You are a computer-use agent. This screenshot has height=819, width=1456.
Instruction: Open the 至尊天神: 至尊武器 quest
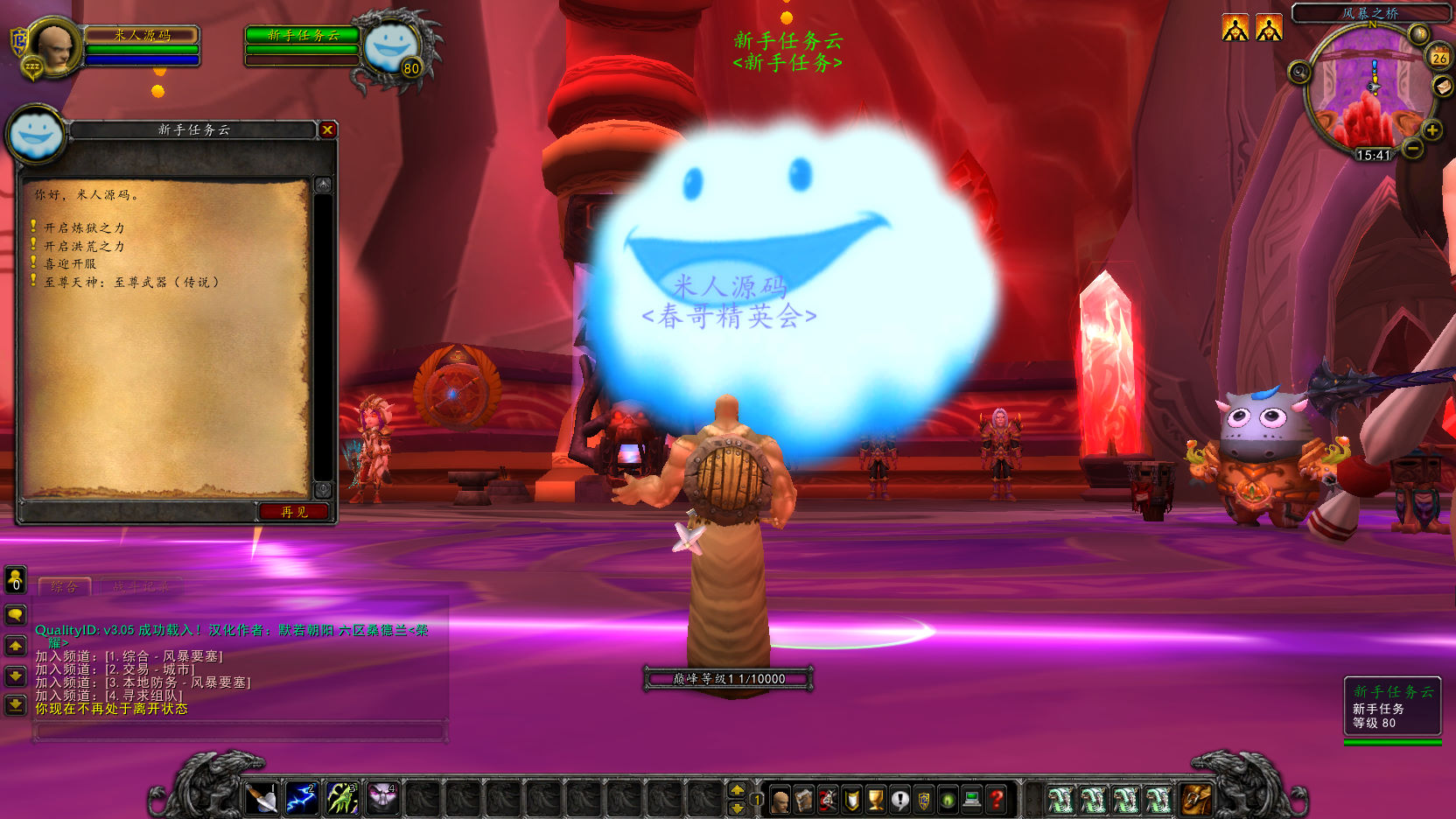point(131,283)
